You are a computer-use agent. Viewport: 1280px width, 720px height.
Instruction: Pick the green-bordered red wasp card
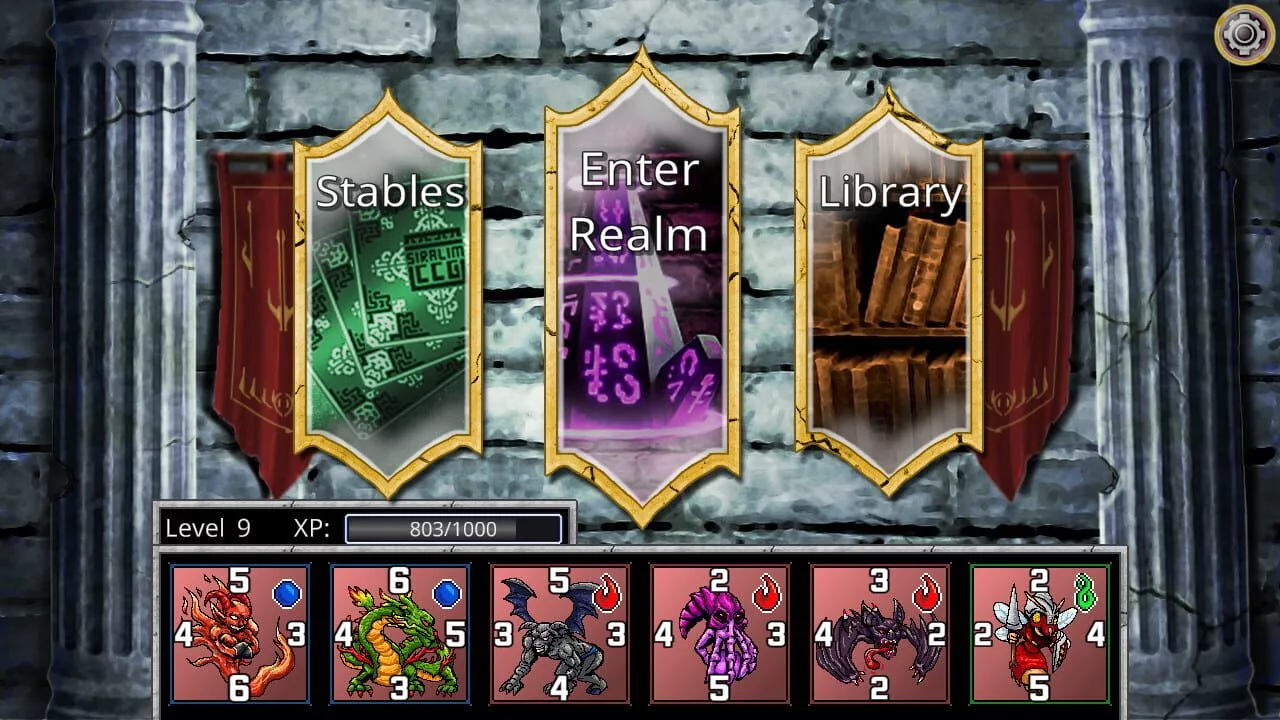[x=1040, y=634]
